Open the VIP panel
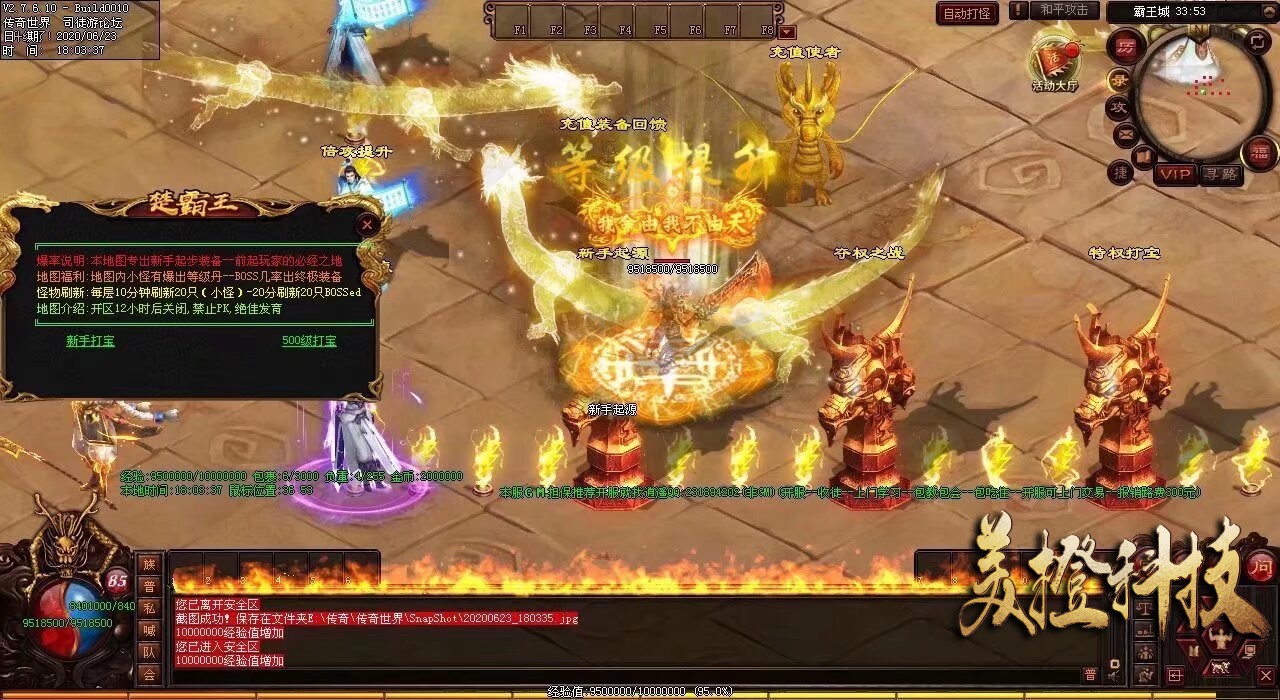The width and height of the screenshot is (1280, 700). (1175, 174)
